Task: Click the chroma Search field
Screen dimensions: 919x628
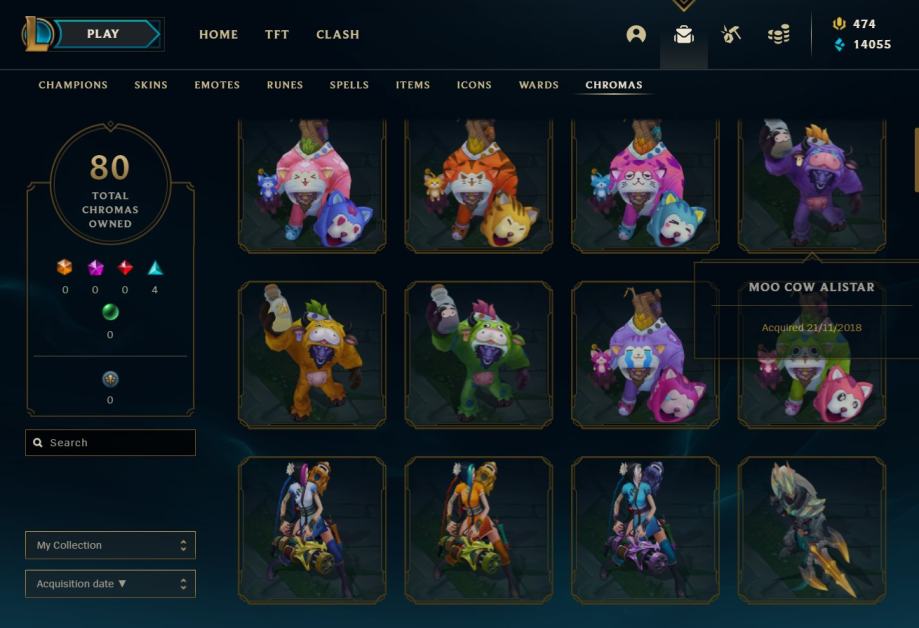Action: [110, 443]
